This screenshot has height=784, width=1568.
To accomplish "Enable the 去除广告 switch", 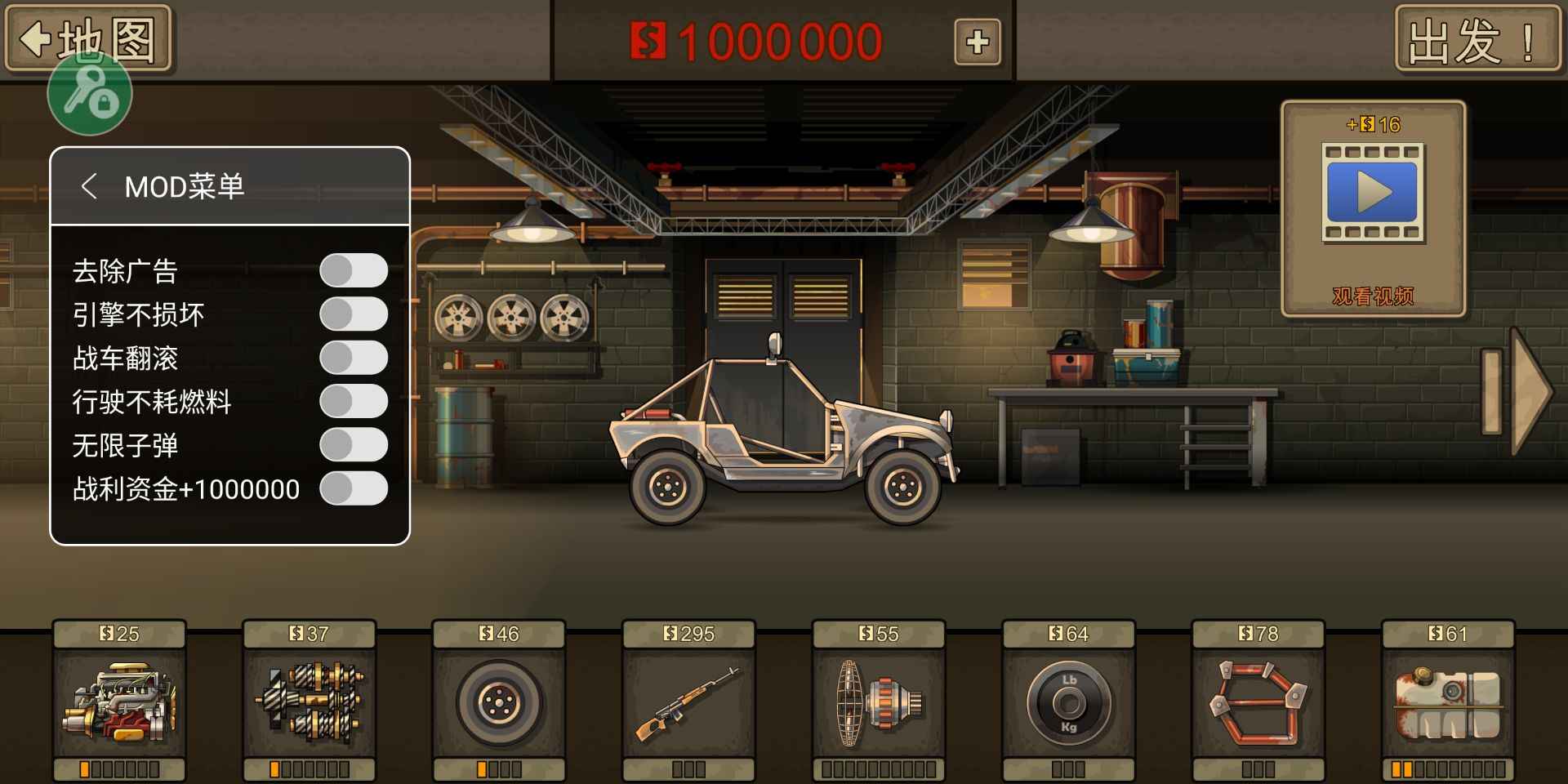I will [x=354, y=270].
